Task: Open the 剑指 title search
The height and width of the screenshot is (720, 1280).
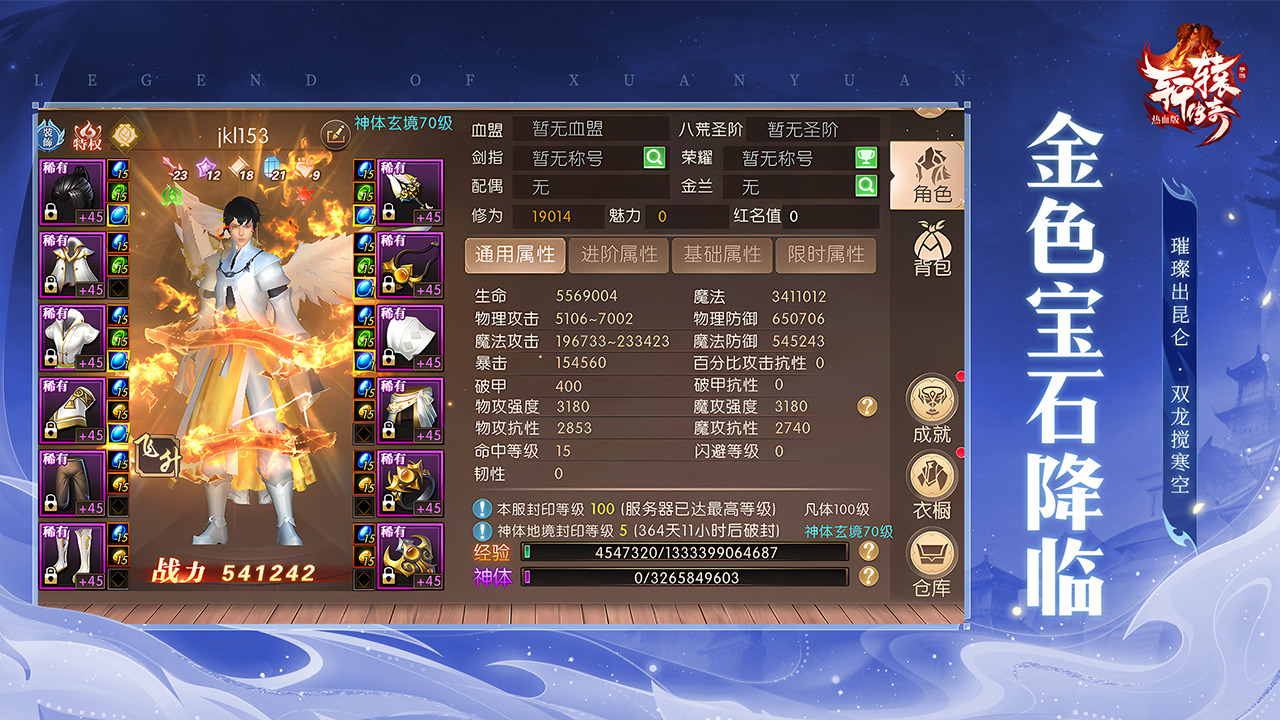Action: click(x=654, y=157)
